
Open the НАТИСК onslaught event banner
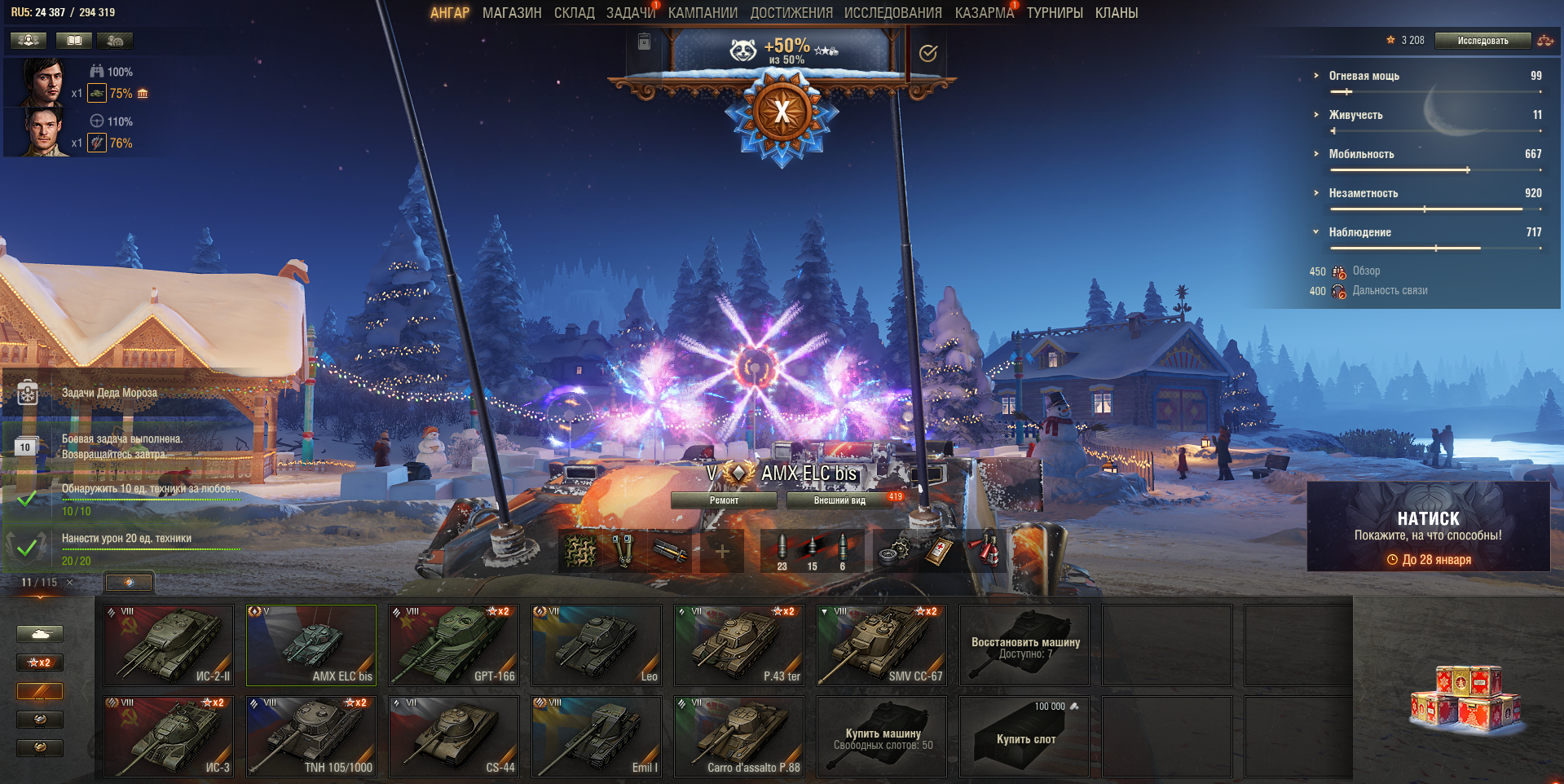[1428, 526]
